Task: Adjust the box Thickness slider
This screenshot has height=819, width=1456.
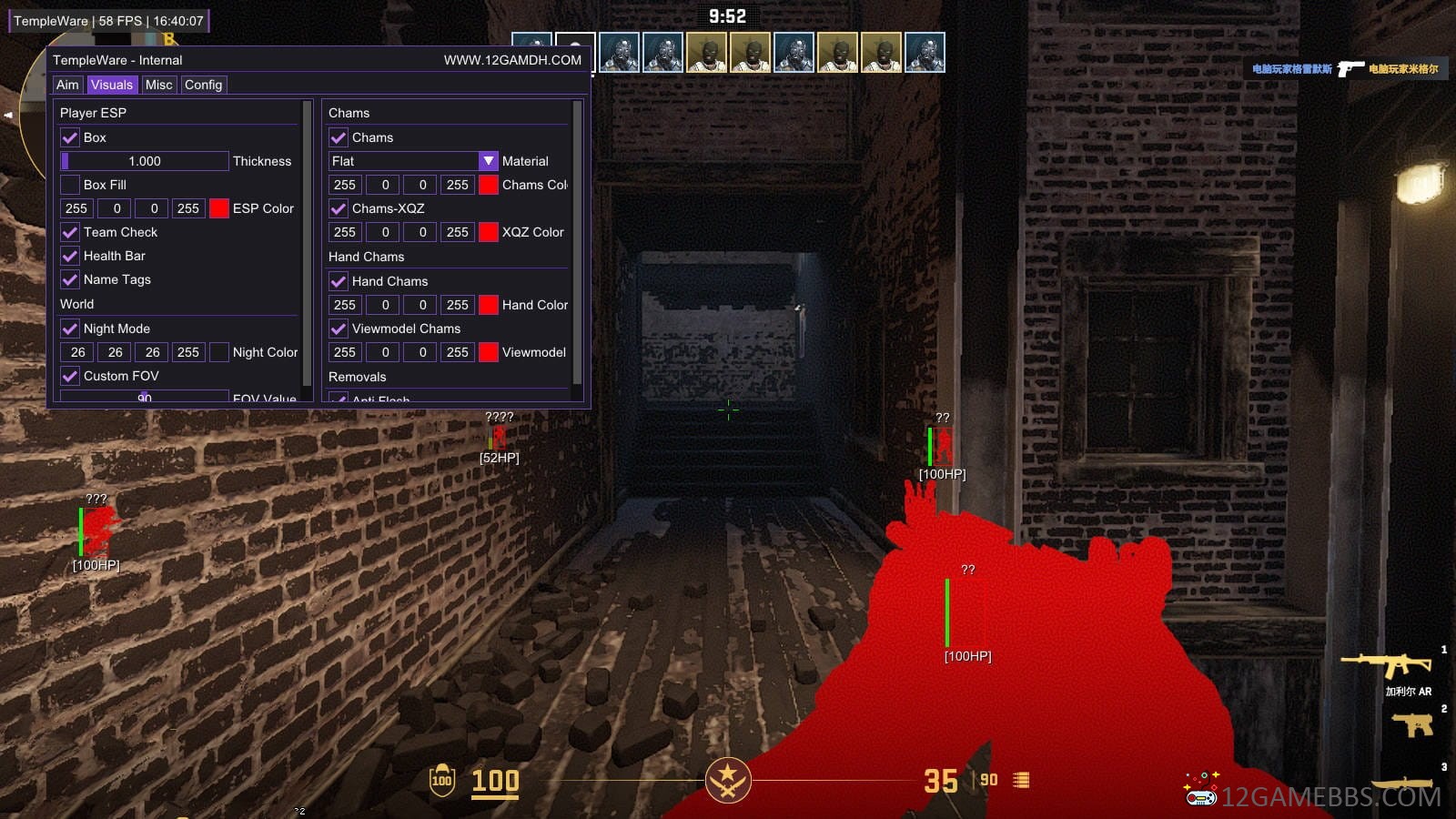Action: pyautogui.click(x=145, y=161)
